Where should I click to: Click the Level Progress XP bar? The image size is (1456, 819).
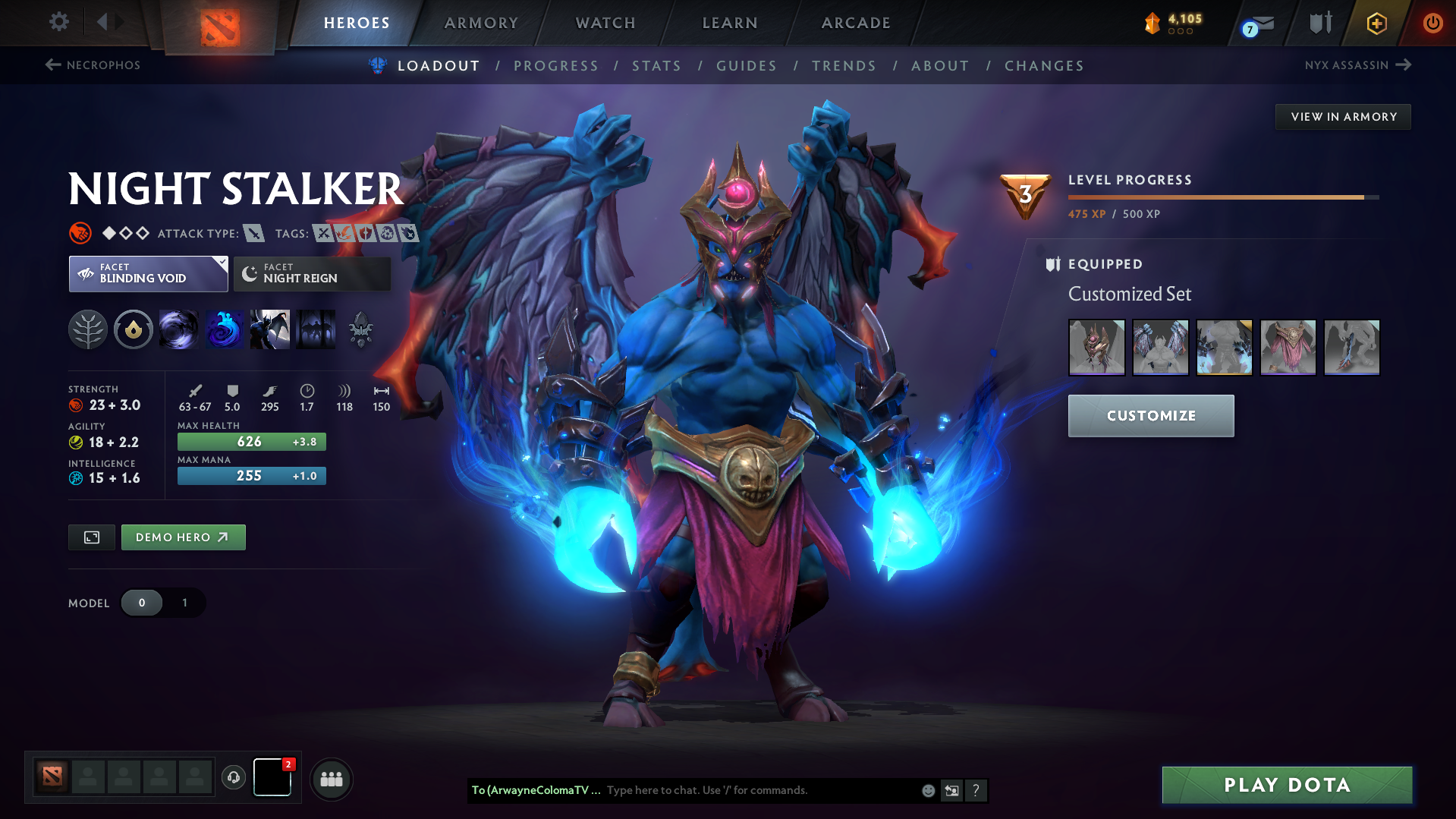1222,196
